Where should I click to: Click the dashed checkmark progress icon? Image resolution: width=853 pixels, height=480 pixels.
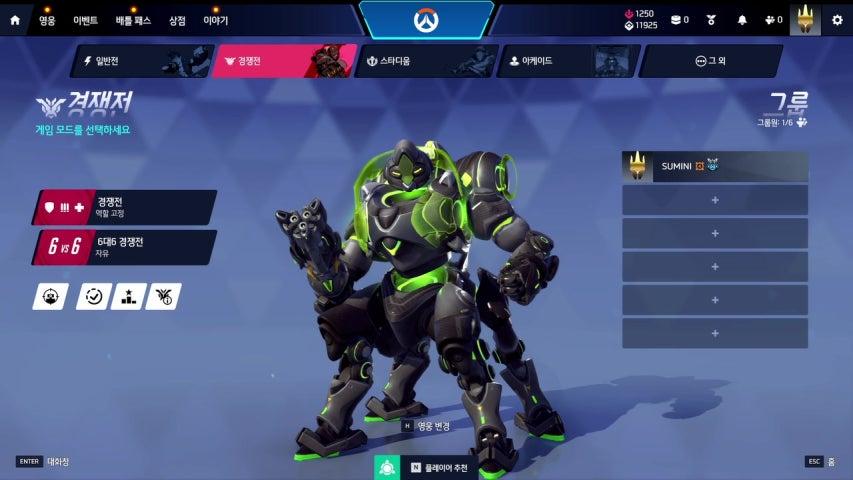coord(94,296)
